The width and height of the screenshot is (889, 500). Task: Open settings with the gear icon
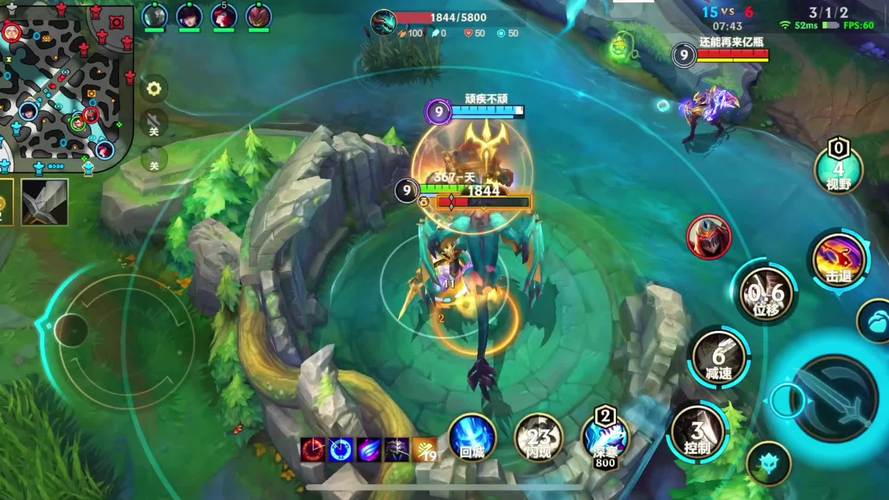tap(154, 88)
